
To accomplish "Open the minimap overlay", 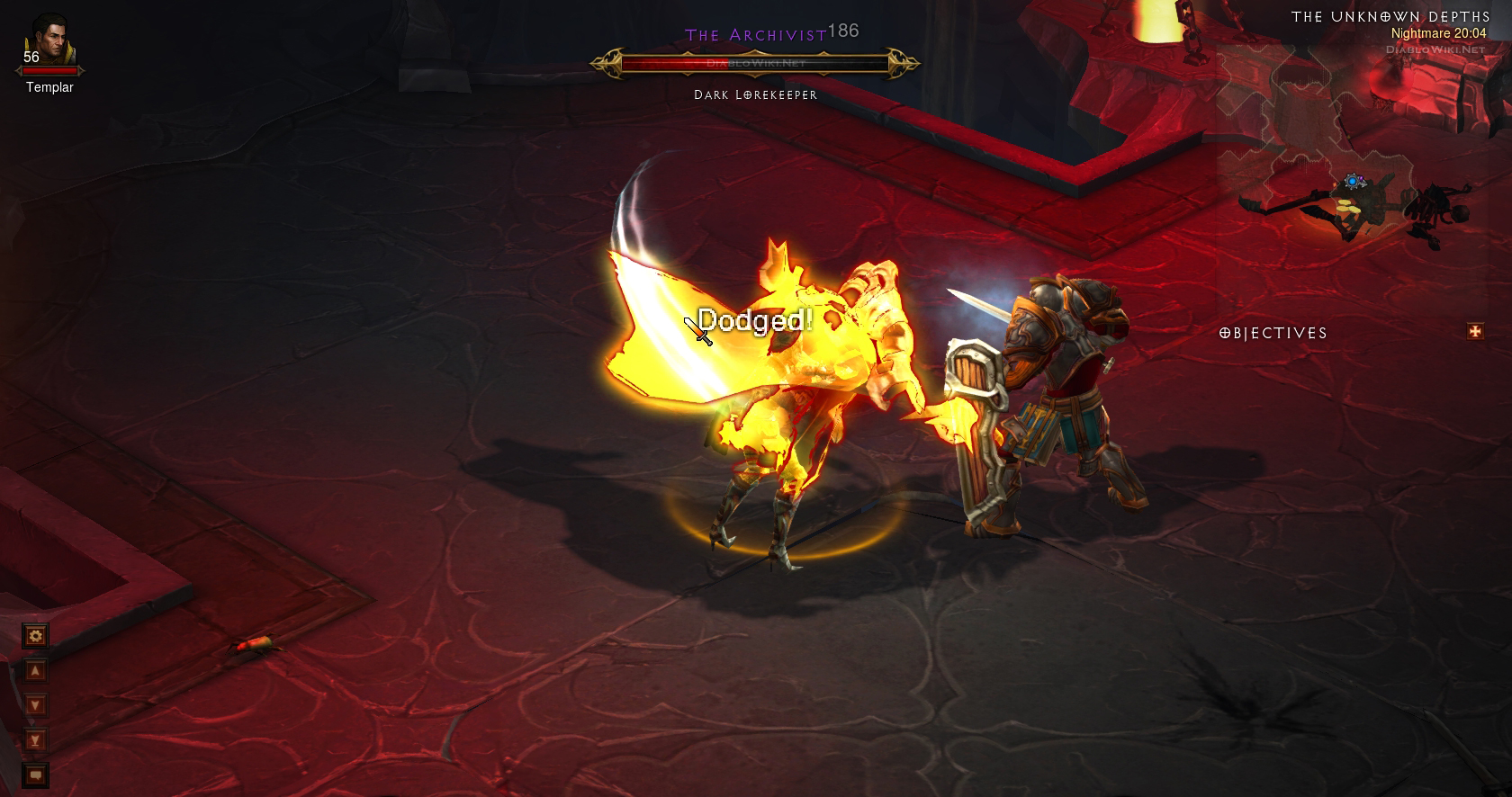I will pos(1350,180).
